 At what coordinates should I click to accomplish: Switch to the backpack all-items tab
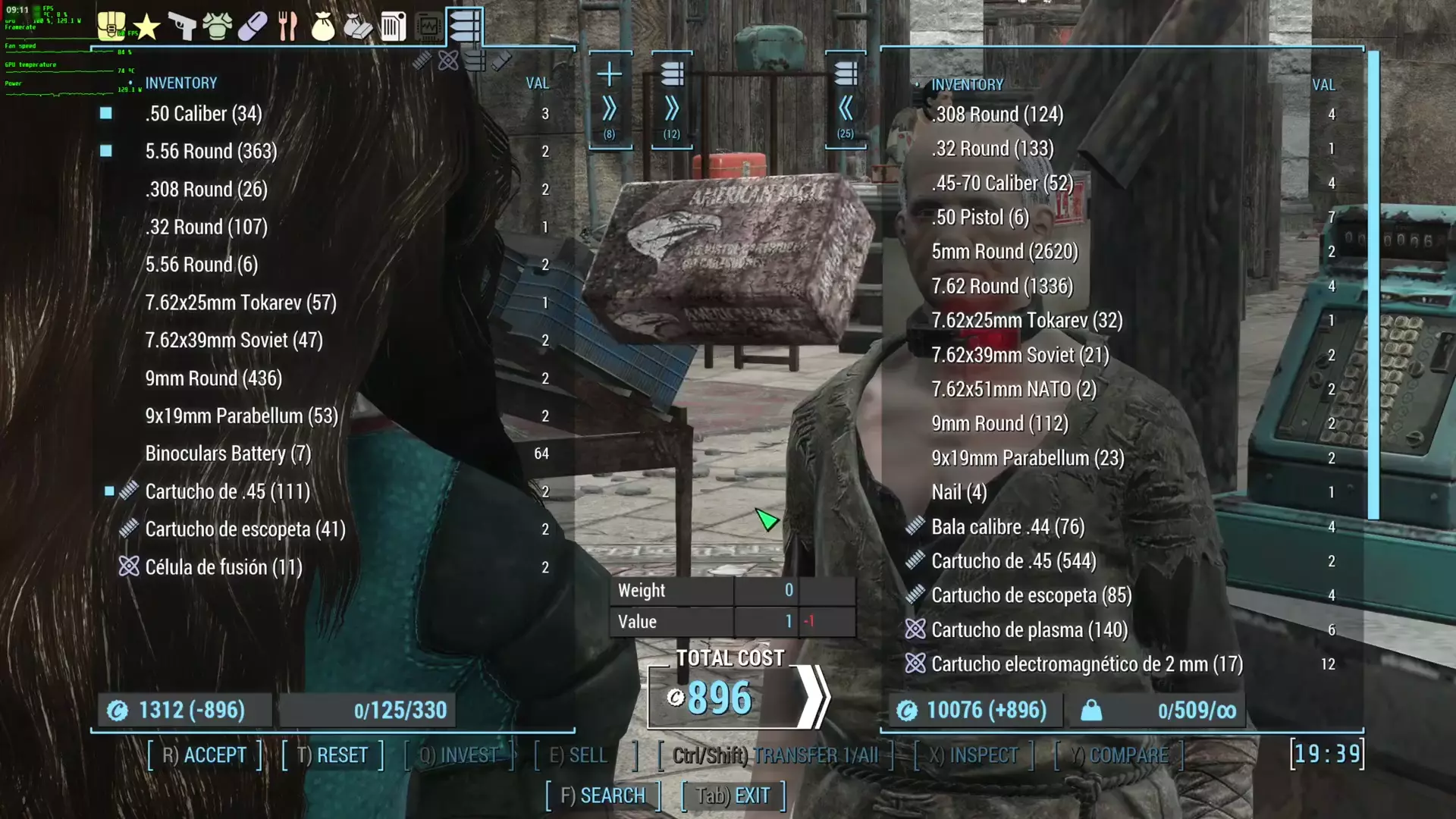pyautogui.click(x=111, y=26)
